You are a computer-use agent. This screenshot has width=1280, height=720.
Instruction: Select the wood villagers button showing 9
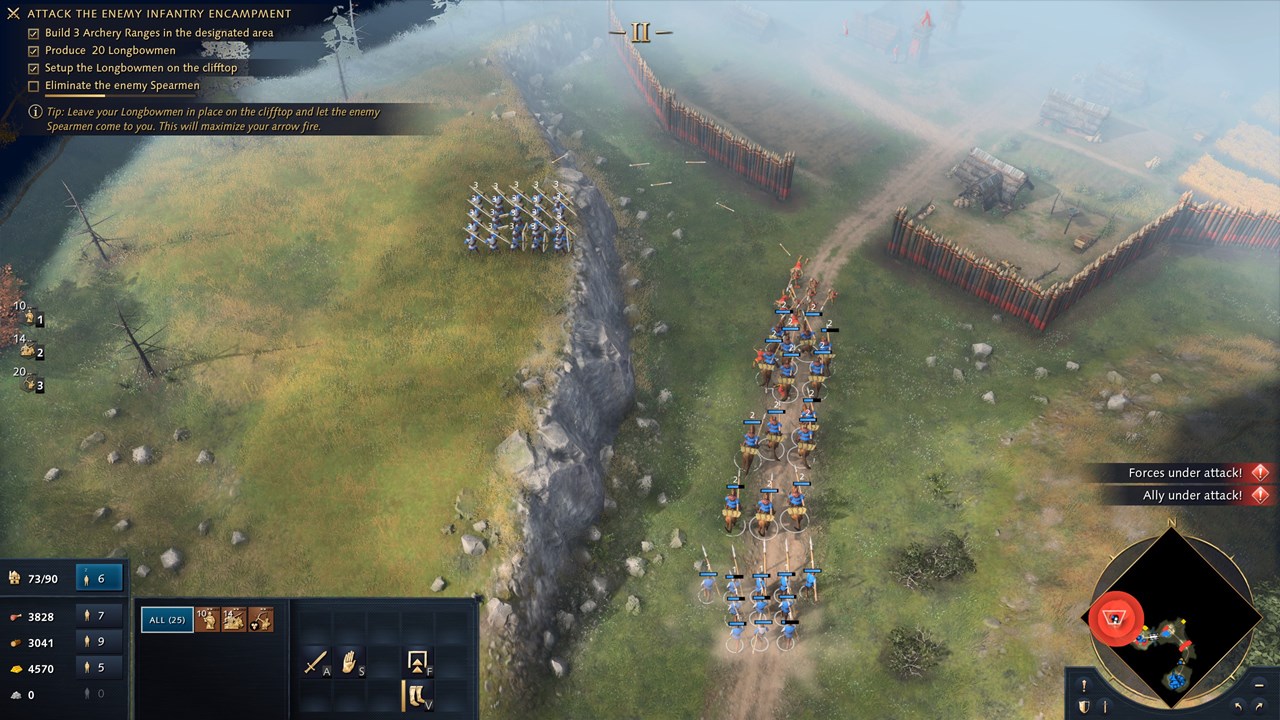99,642
